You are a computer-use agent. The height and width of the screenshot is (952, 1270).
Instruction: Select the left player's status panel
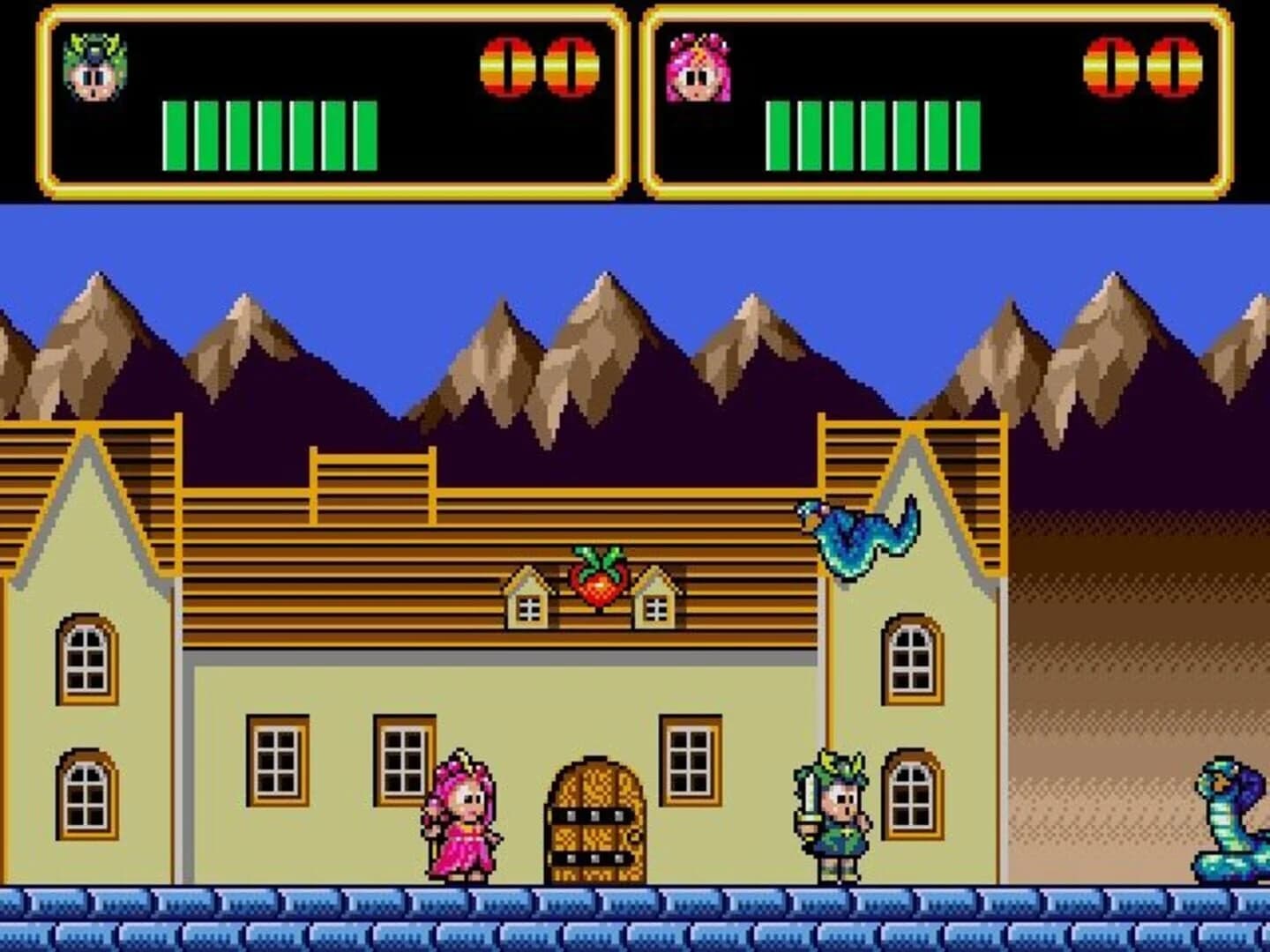(x=326, y=97)
